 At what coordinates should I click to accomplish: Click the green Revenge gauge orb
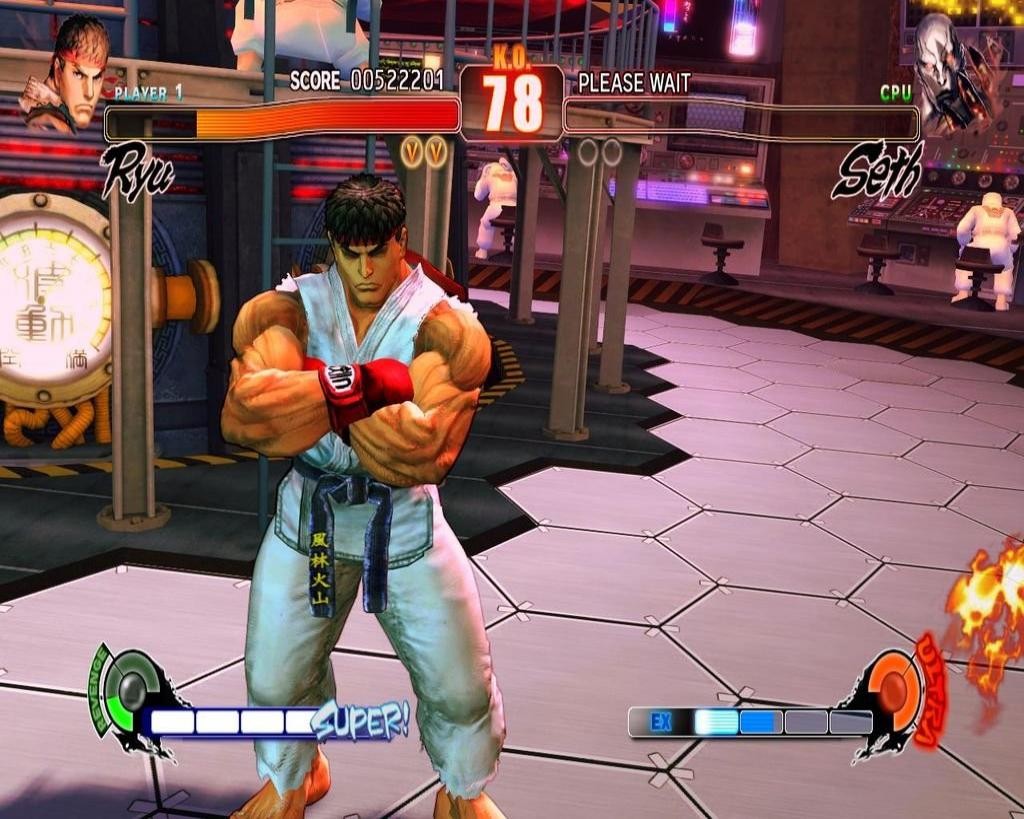coord(131,690)
